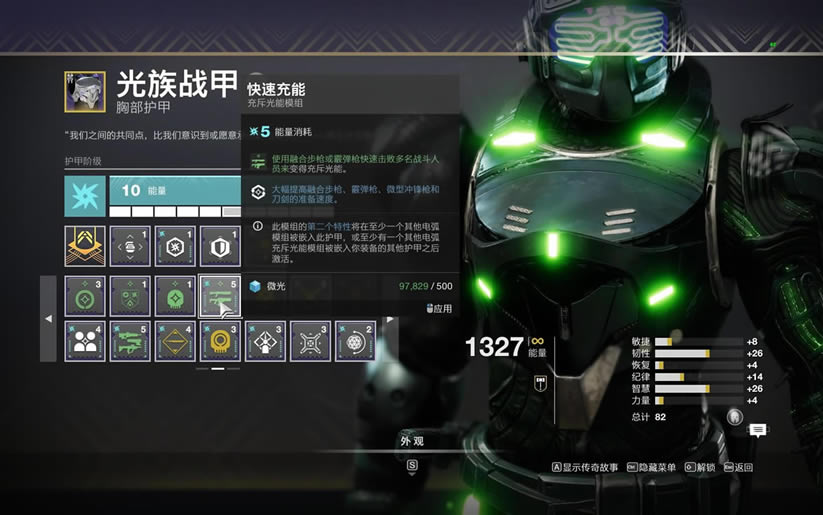Choose the double green rifles mod costing 5
The height and width of the screenshot is (515, 823).
(x=130, y=341)
